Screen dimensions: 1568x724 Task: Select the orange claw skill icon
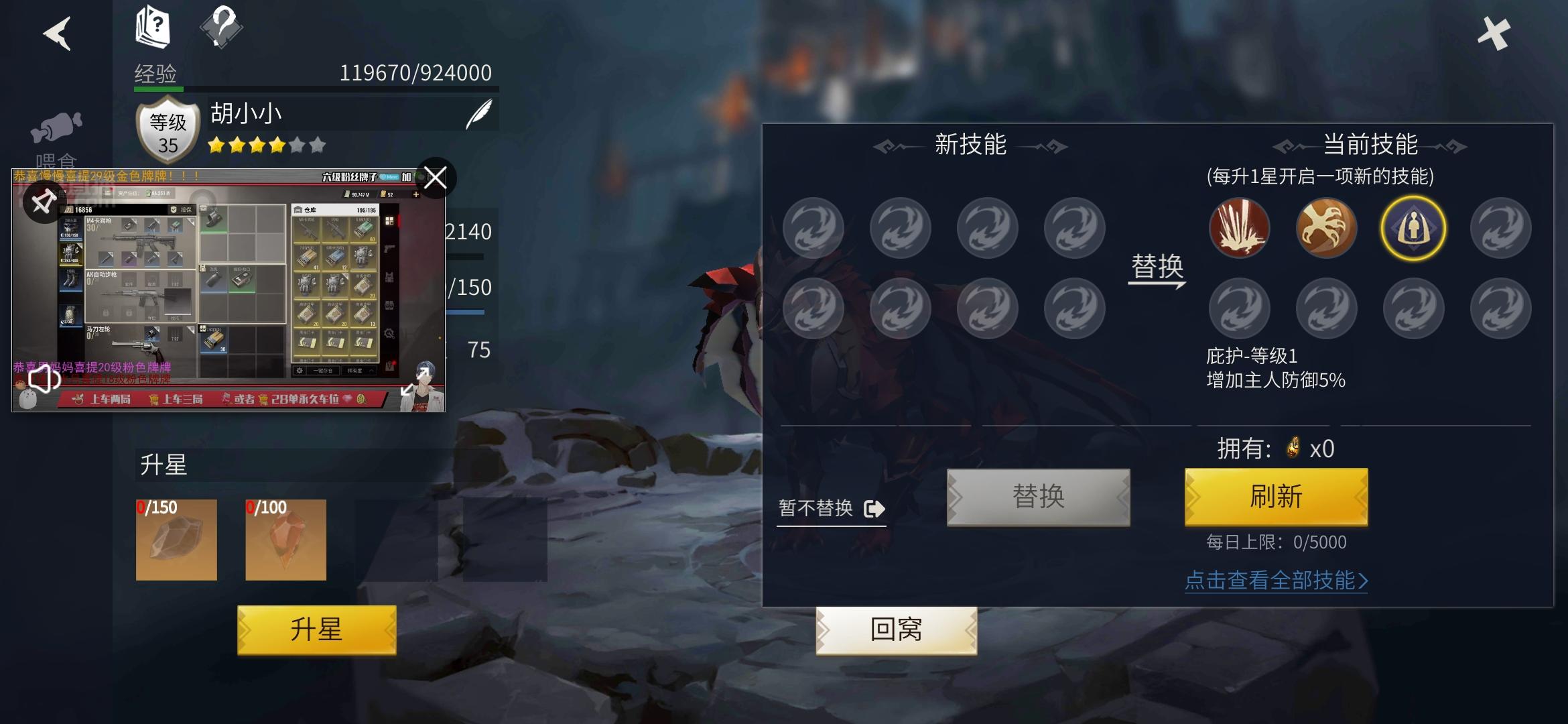pyautogui.click(x=1326, y=228)
